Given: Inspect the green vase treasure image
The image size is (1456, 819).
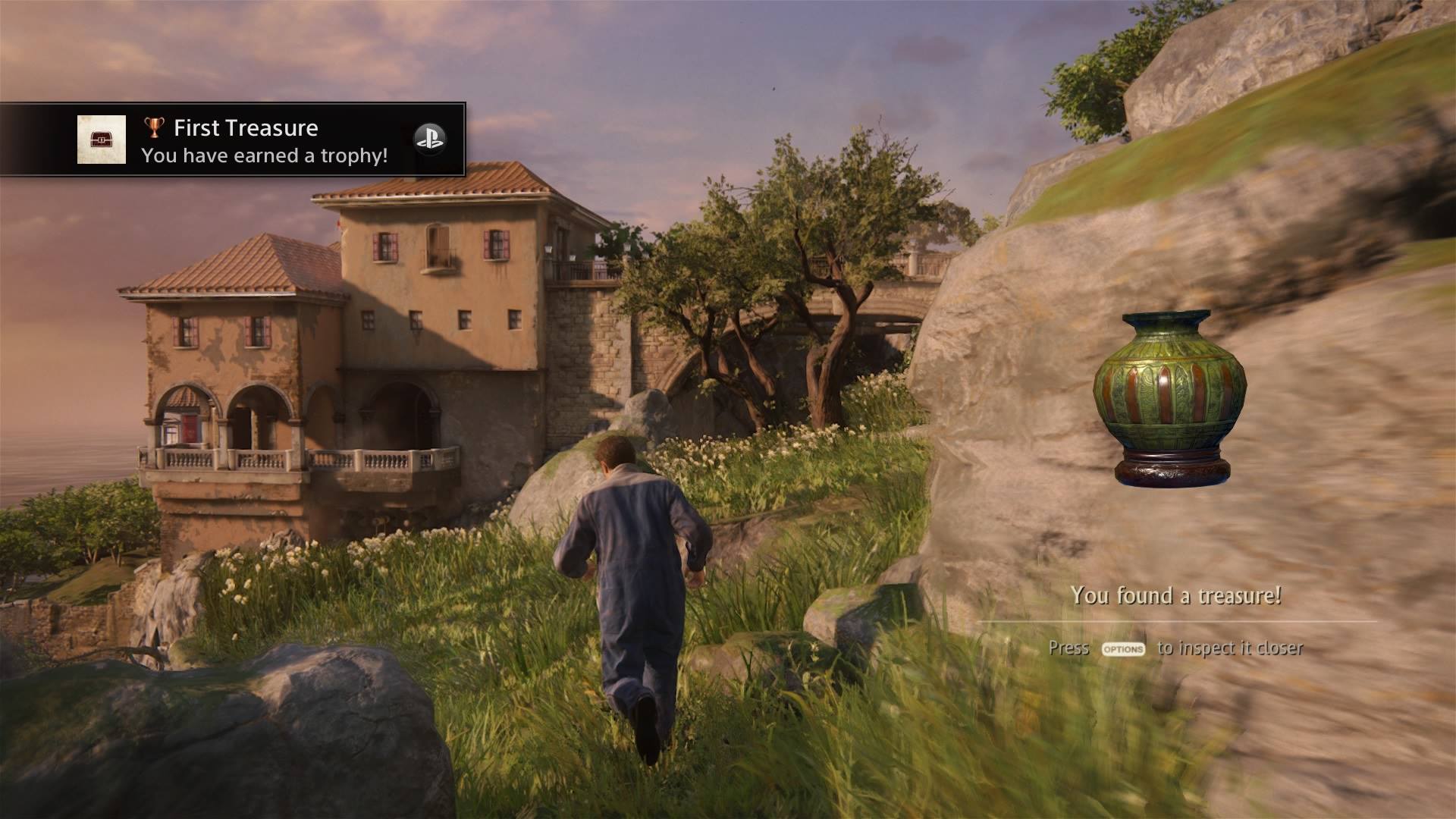Looking at the screenshot, I should [x=1169, y=397].
